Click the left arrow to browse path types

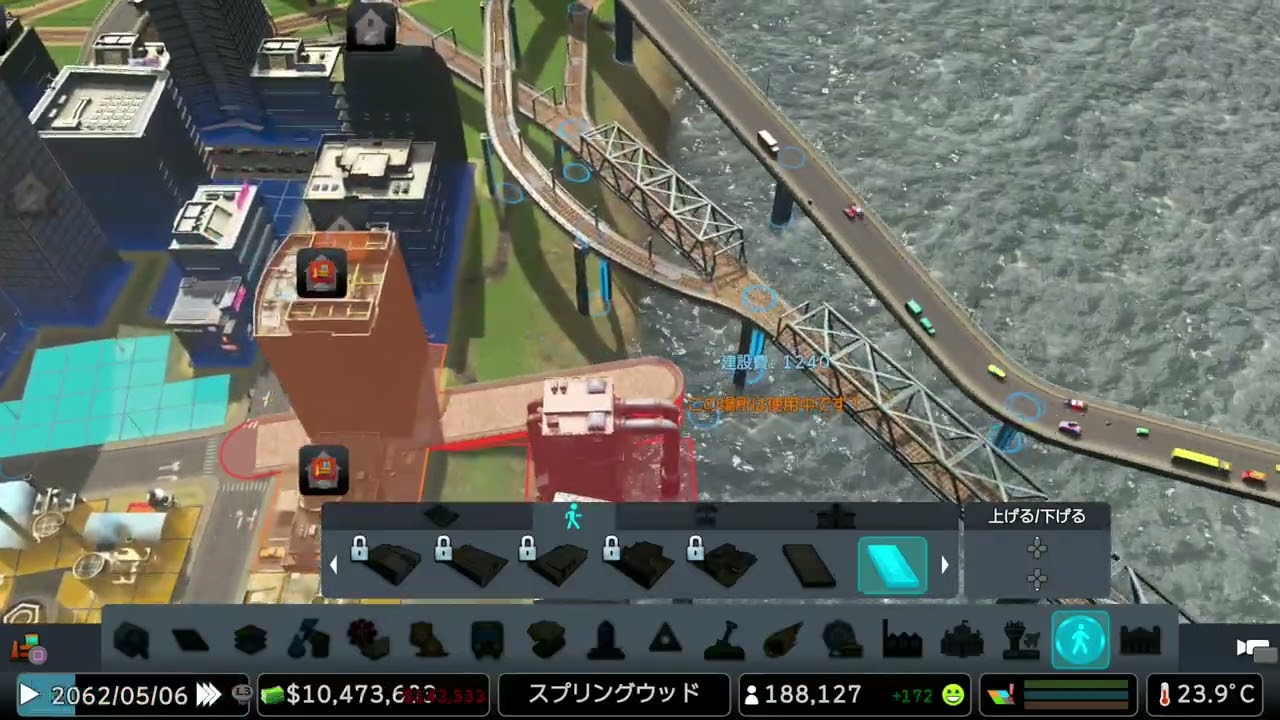(333, 565)
